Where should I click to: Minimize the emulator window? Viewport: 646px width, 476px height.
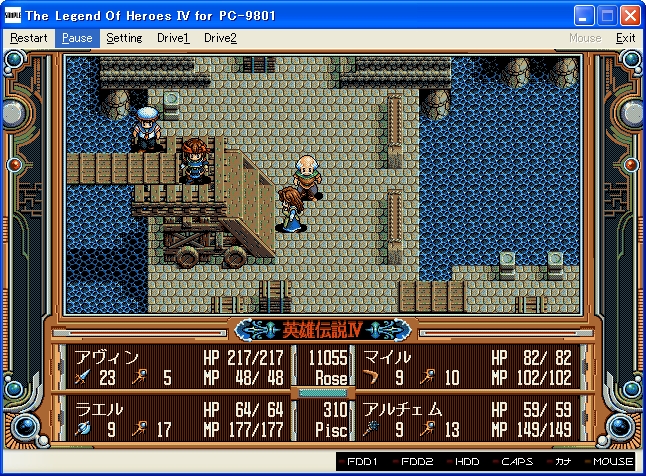[584, 16]
